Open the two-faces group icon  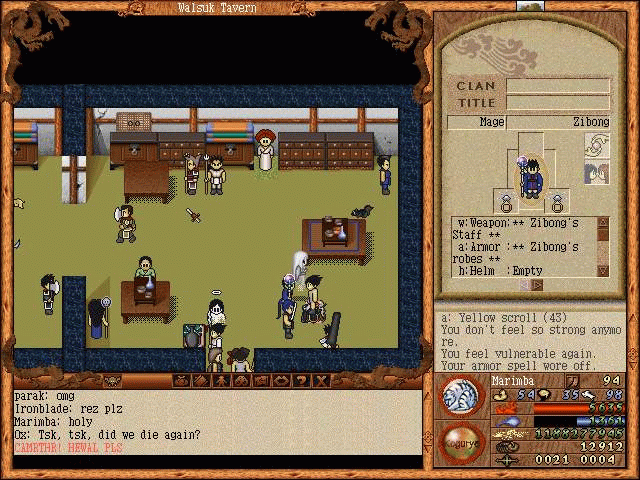597,173
